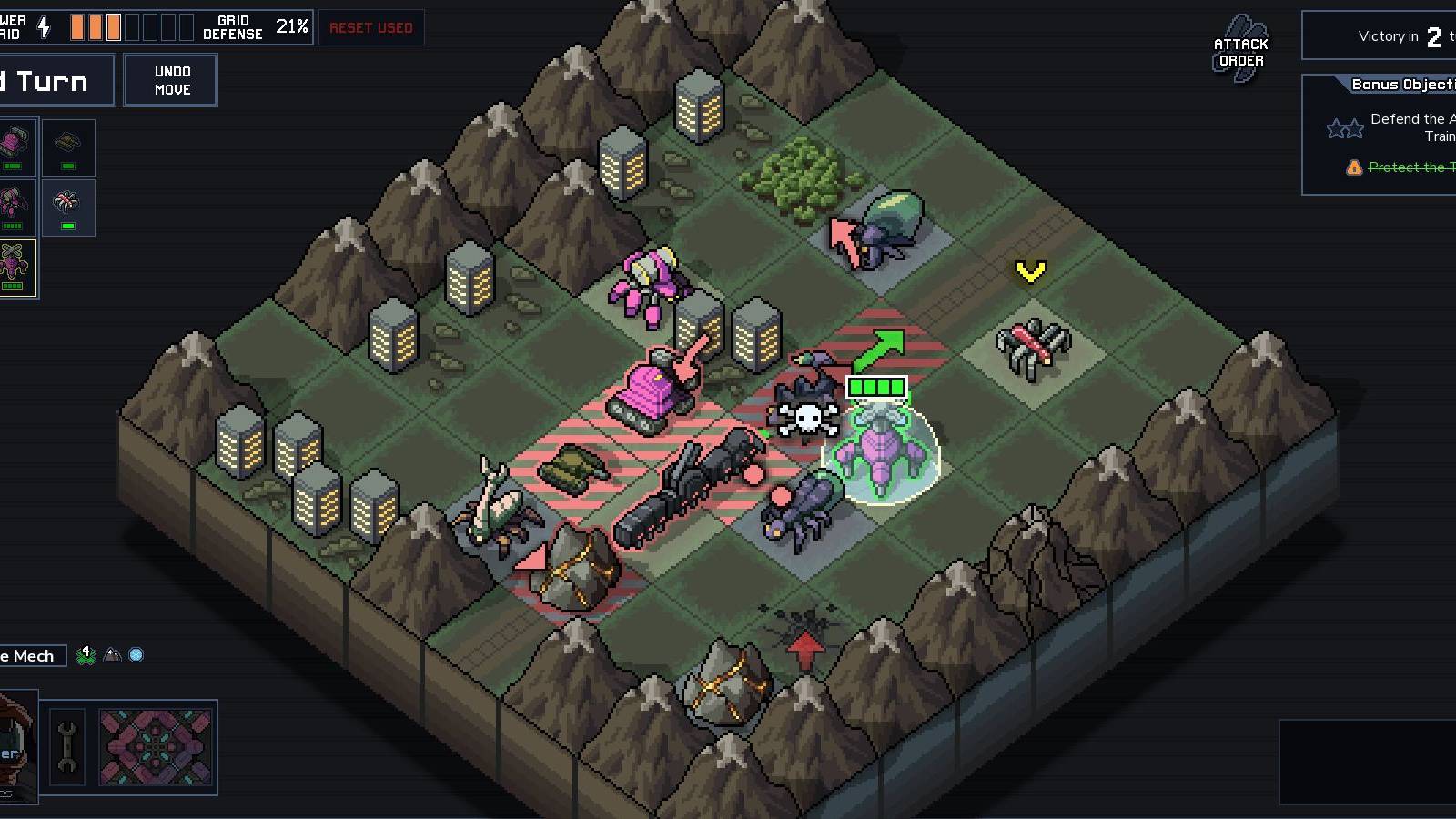Viewport: 1456px width, 819px height.
Task: Click the blue shield icon near mech name
Action: pyautogui.click(x=135, y=656)
